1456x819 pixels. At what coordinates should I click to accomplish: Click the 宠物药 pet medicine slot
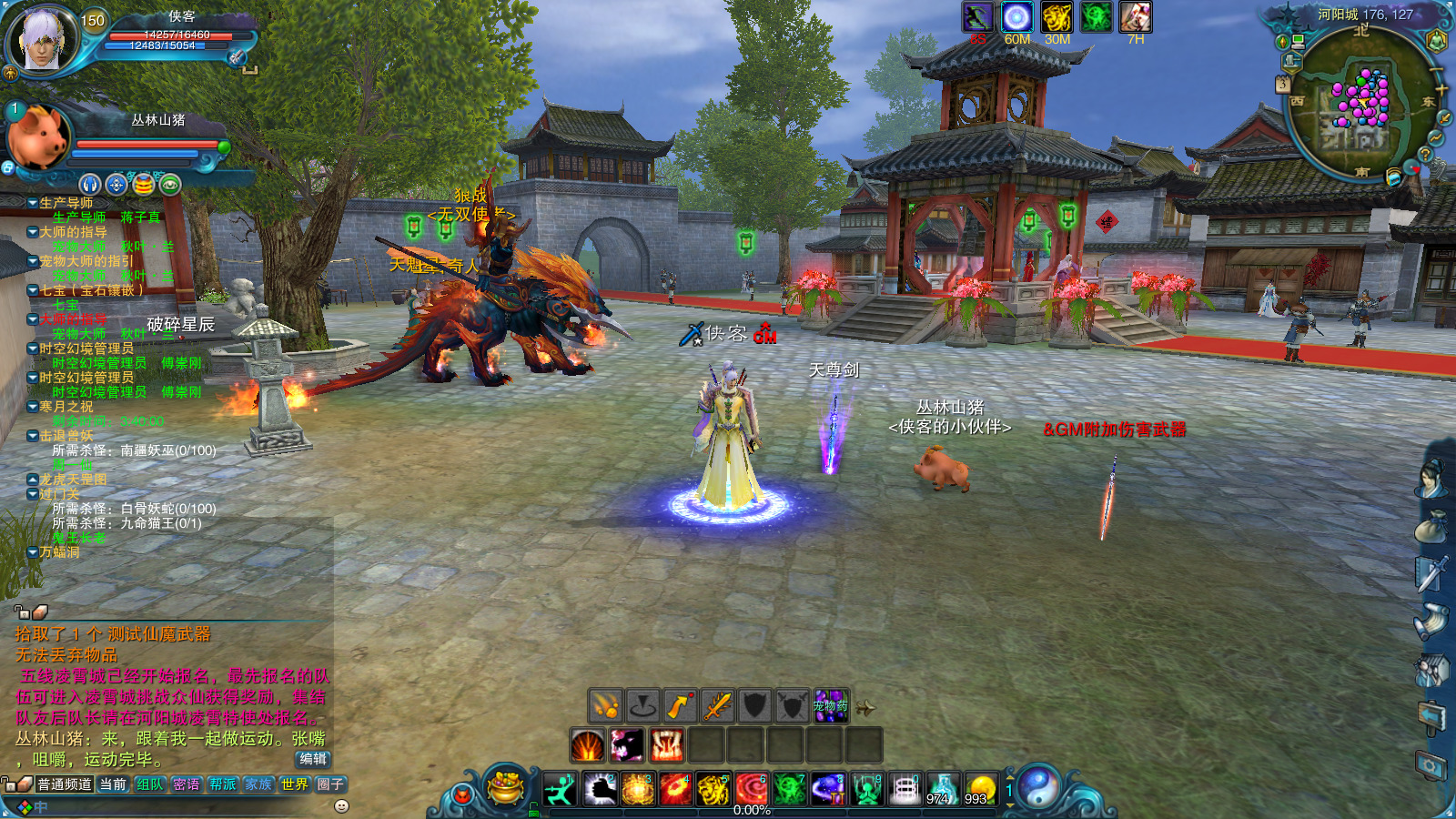click(830, 706)
